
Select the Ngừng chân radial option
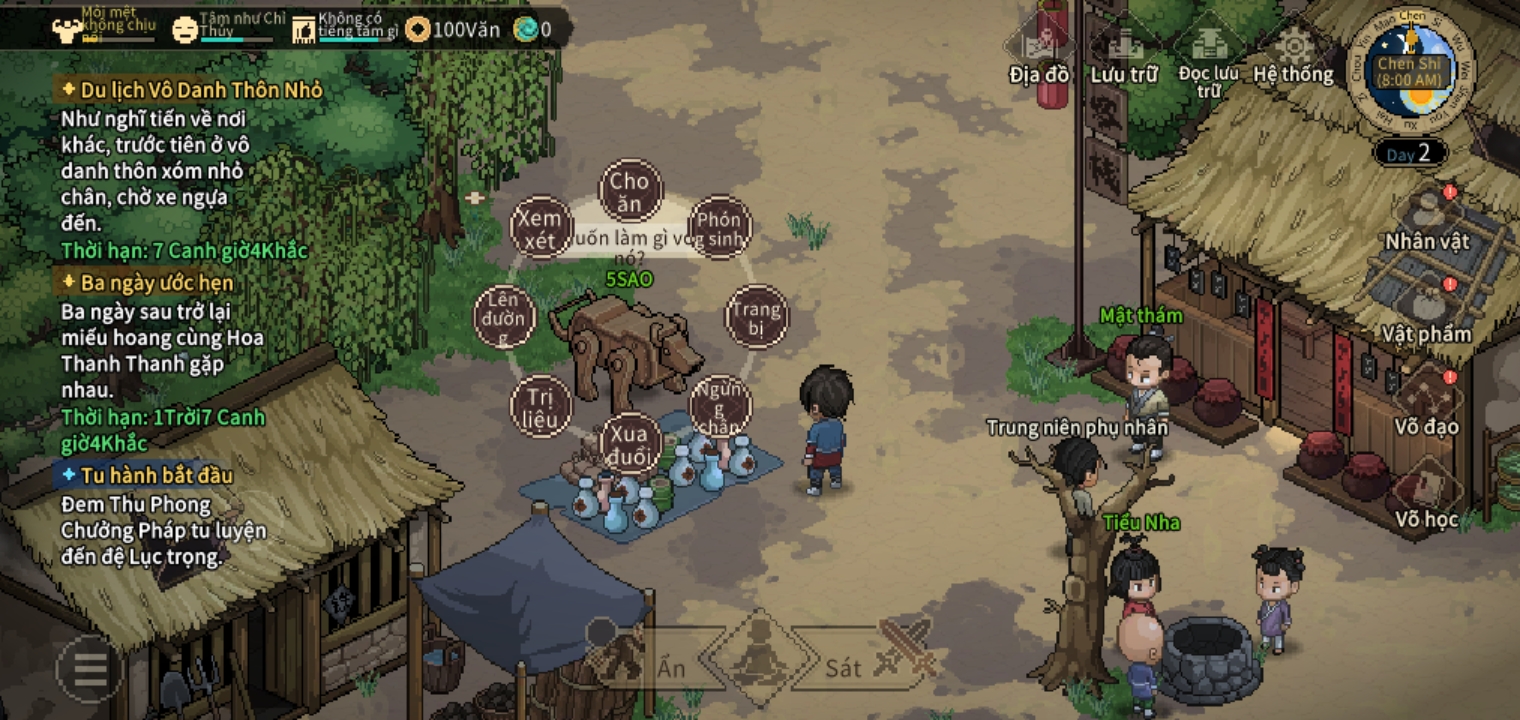click(720, 405)
